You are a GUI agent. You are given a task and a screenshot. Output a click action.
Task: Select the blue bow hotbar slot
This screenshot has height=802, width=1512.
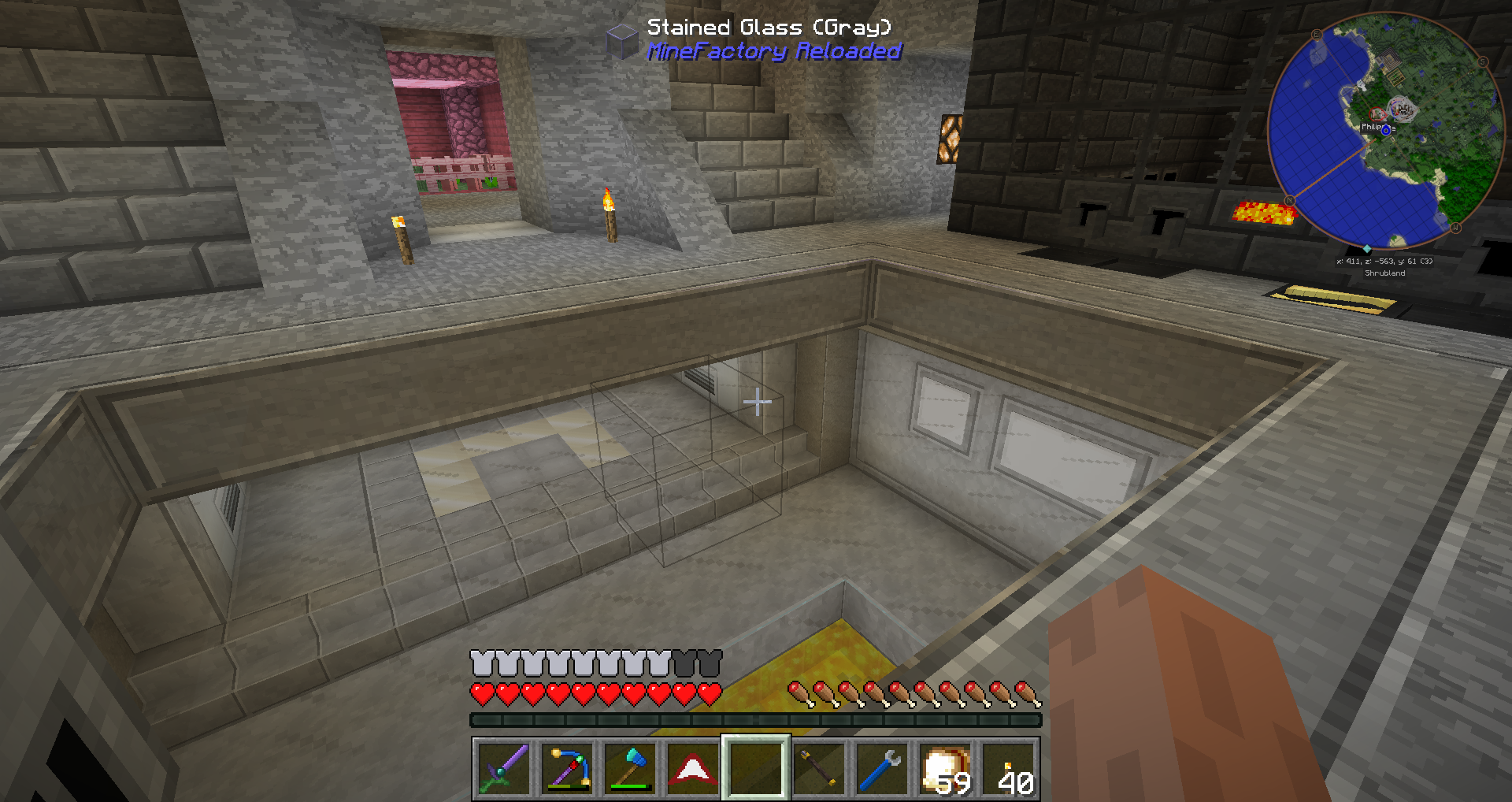(567, 768)
